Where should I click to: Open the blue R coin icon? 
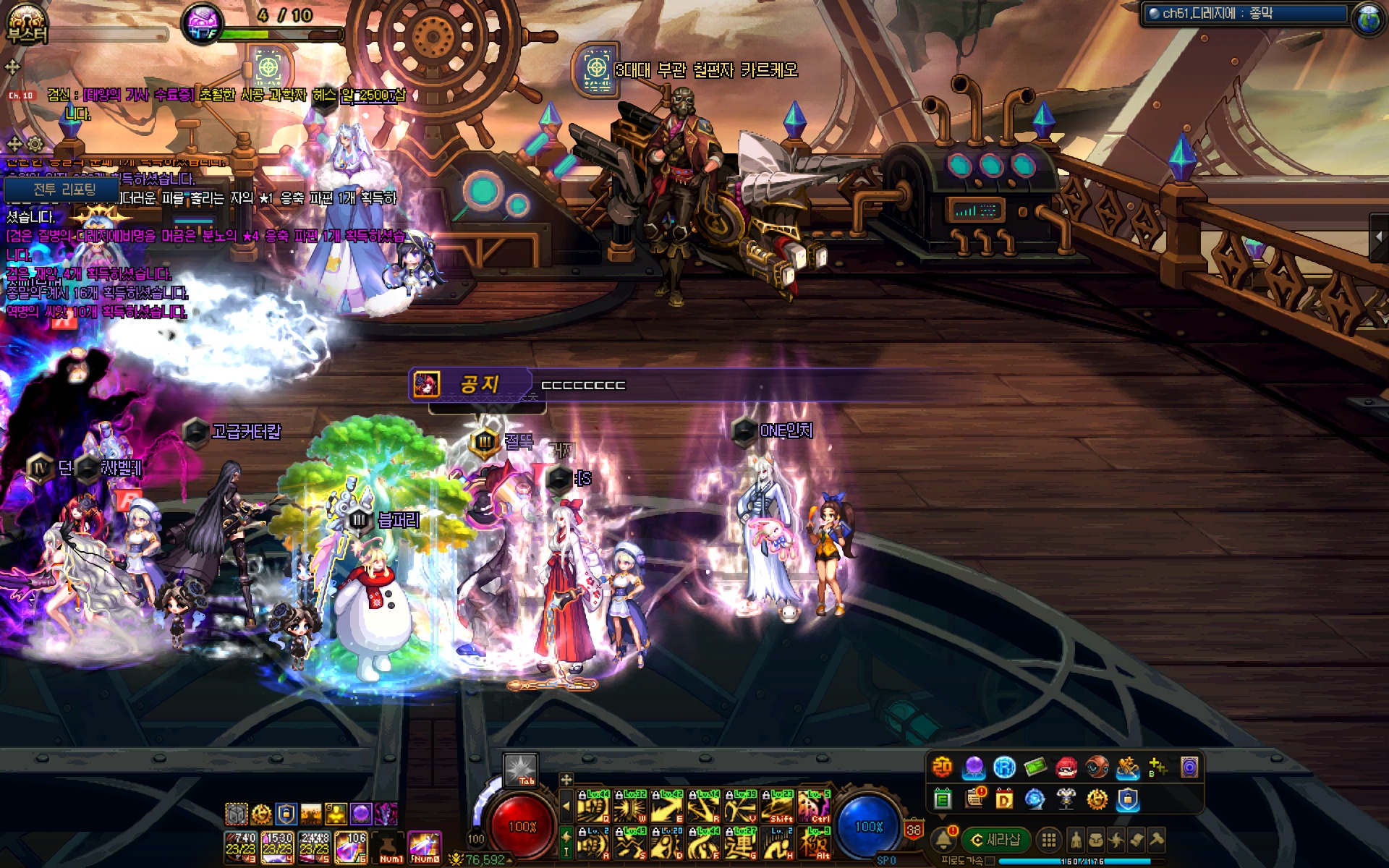tap(1004, 767)
